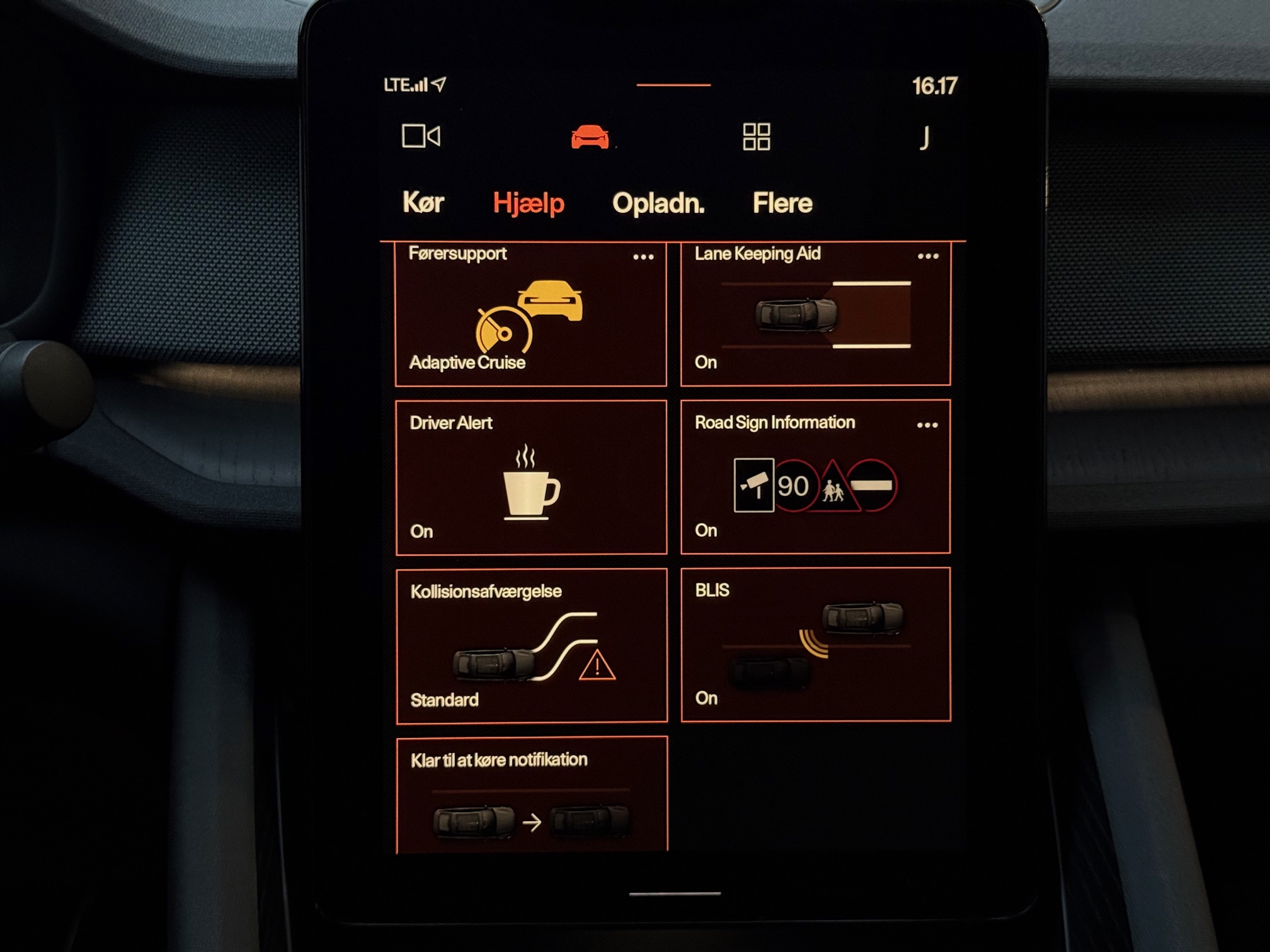
Task: Toggle the Driver Alert tile
Action: (x=530, y=477)
